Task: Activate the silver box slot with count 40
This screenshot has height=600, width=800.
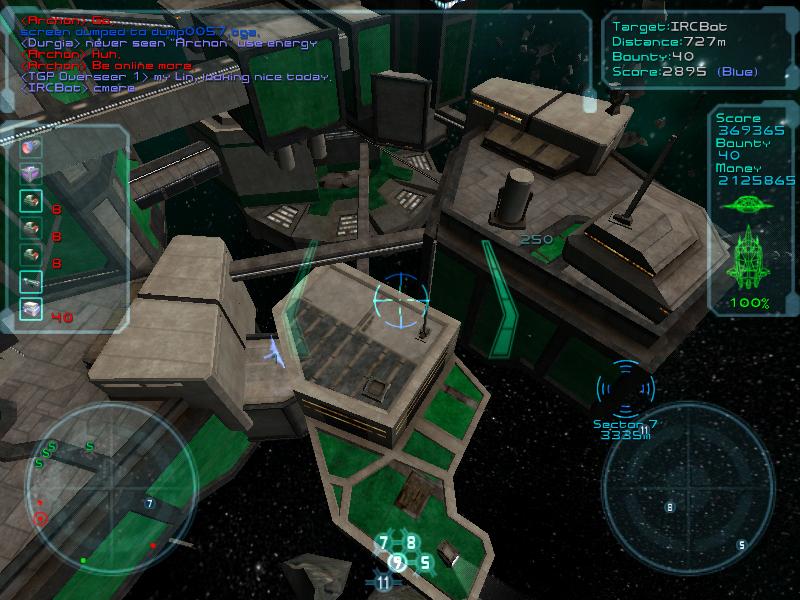Action: pyautogui.click(x=30, y=311)
